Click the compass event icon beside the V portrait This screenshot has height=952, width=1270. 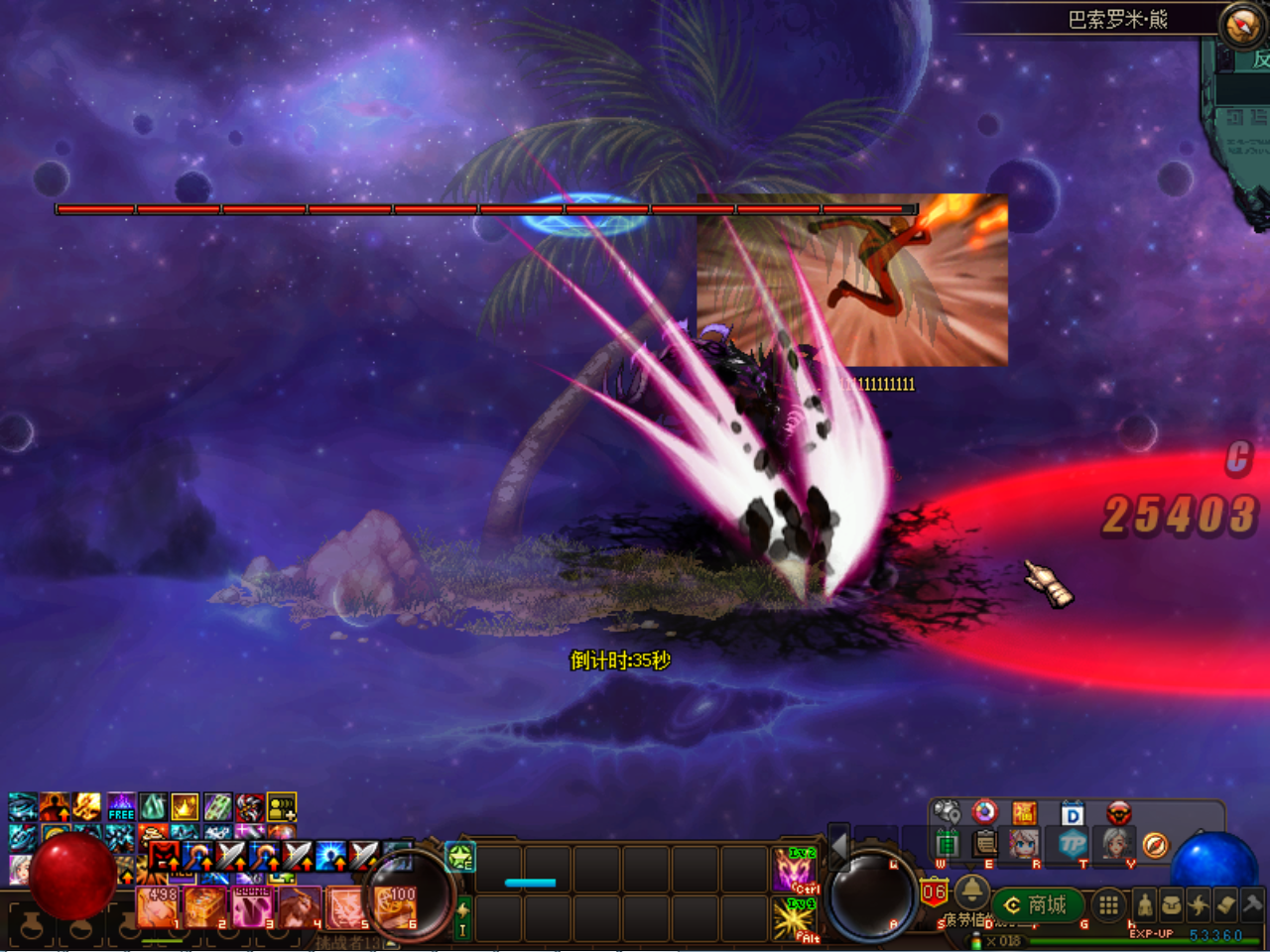click(1155, 845)
